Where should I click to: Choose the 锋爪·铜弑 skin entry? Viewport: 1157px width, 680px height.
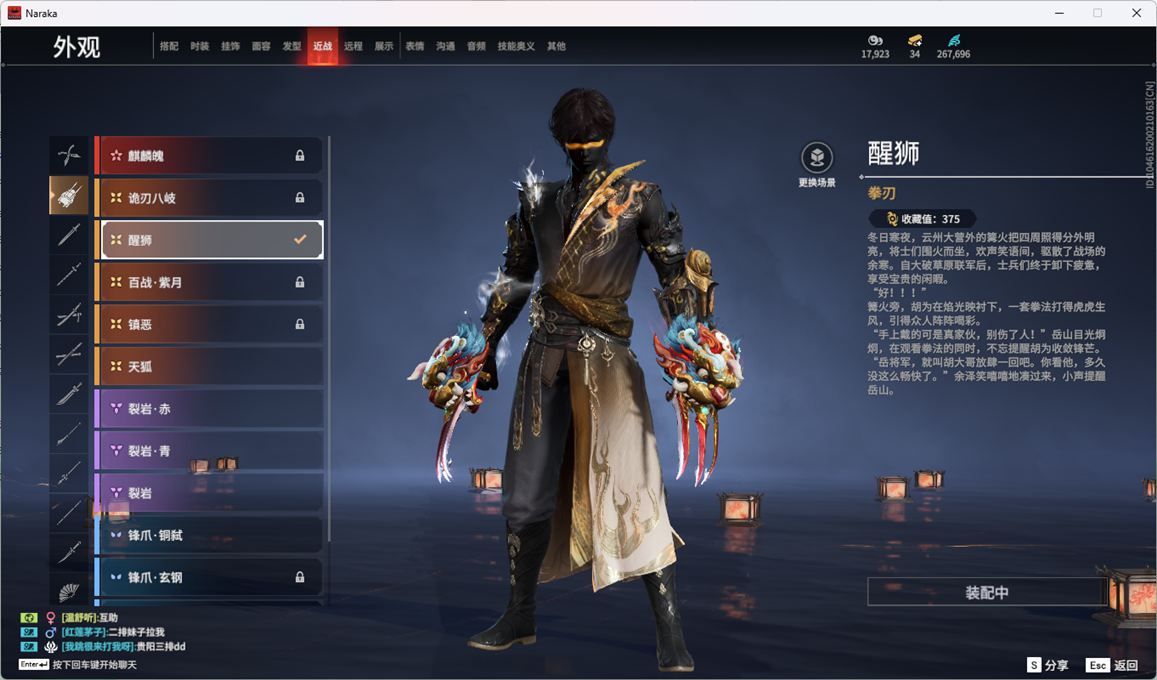pyautogui.click(x=208, y=535)
